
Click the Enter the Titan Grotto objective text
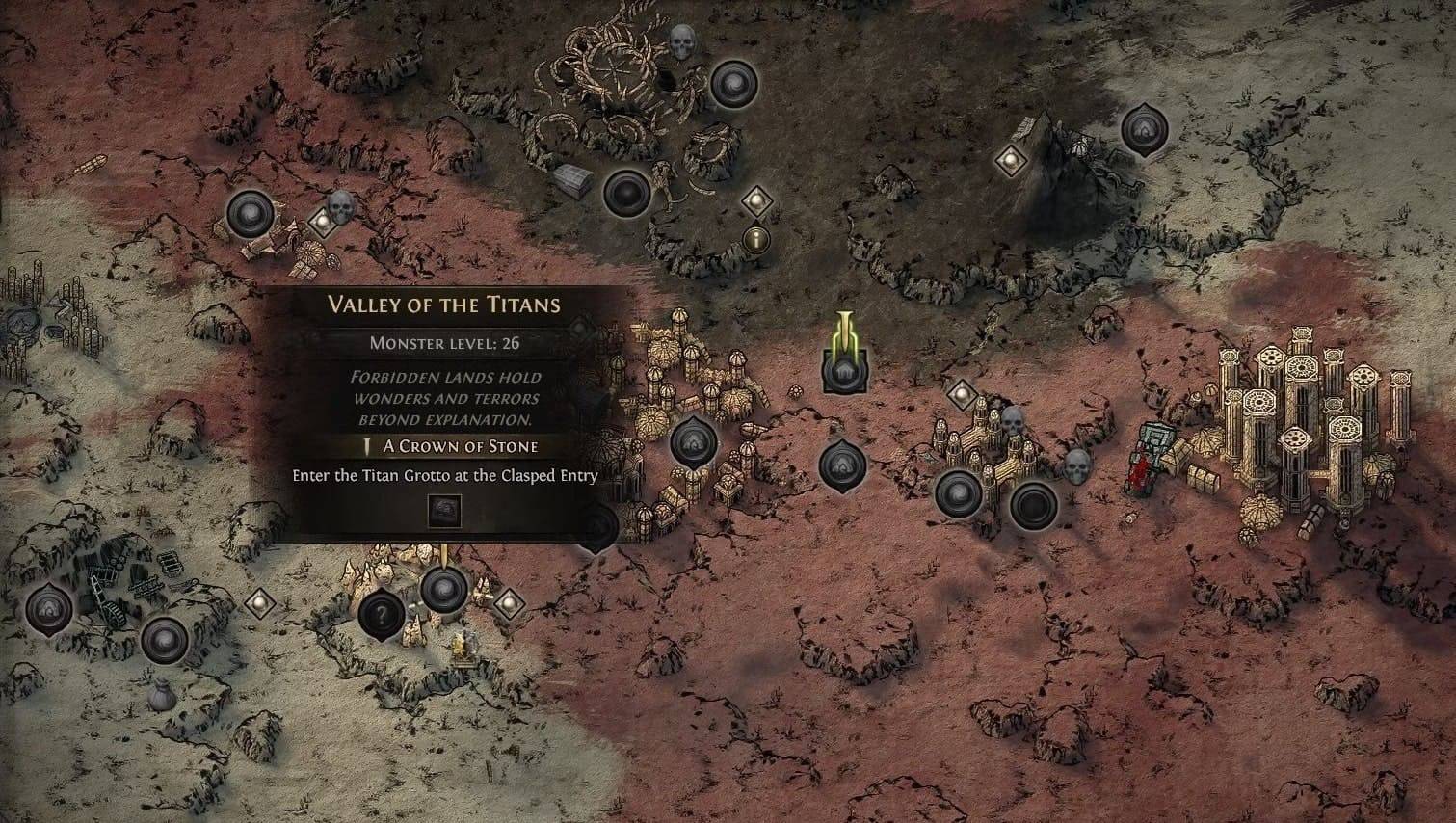pyautogui.click(x=444, y=476)
